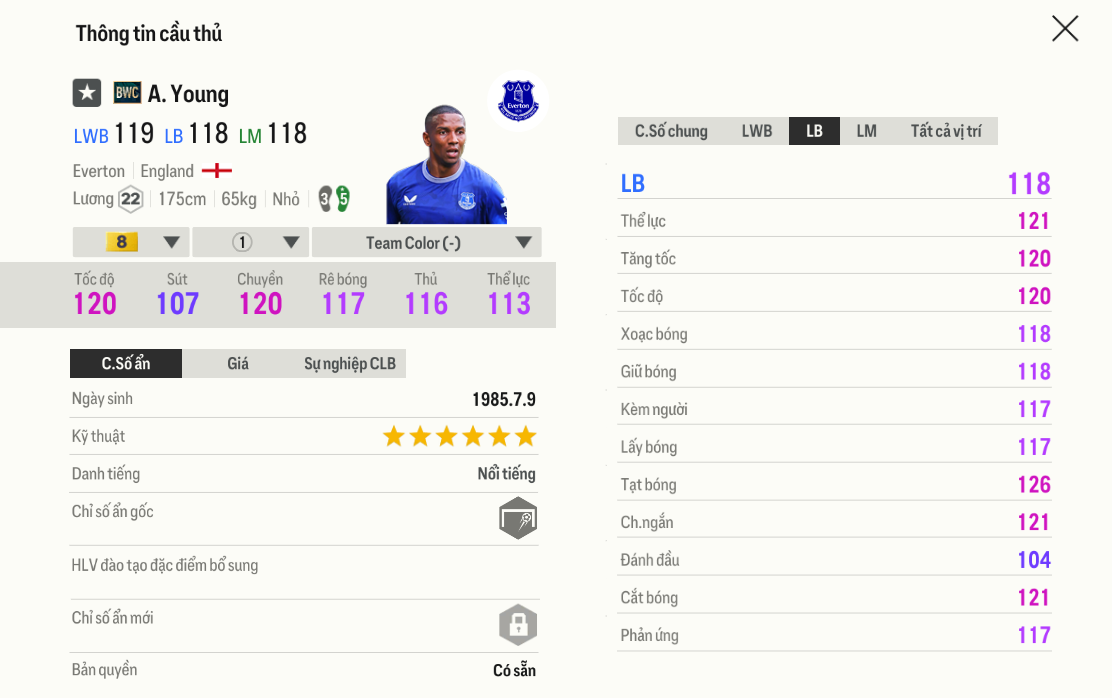Show the Tất cả vị trí tab
Image resolution: width=1112 pixels, height=698 pixels.
click(945, 131)
